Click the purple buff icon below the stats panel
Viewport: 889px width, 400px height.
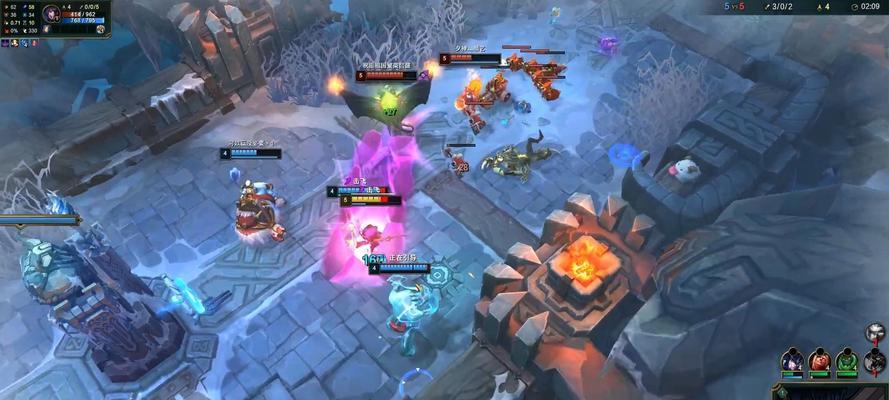point(7,43)
